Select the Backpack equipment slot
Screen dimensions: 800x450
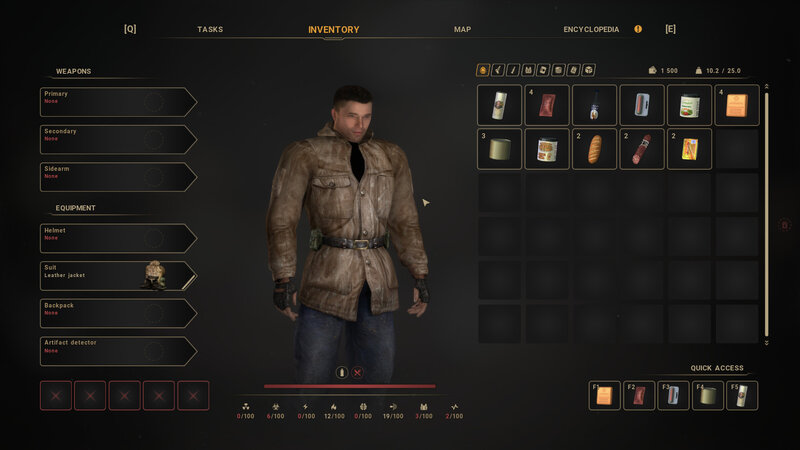pos(118,313)
